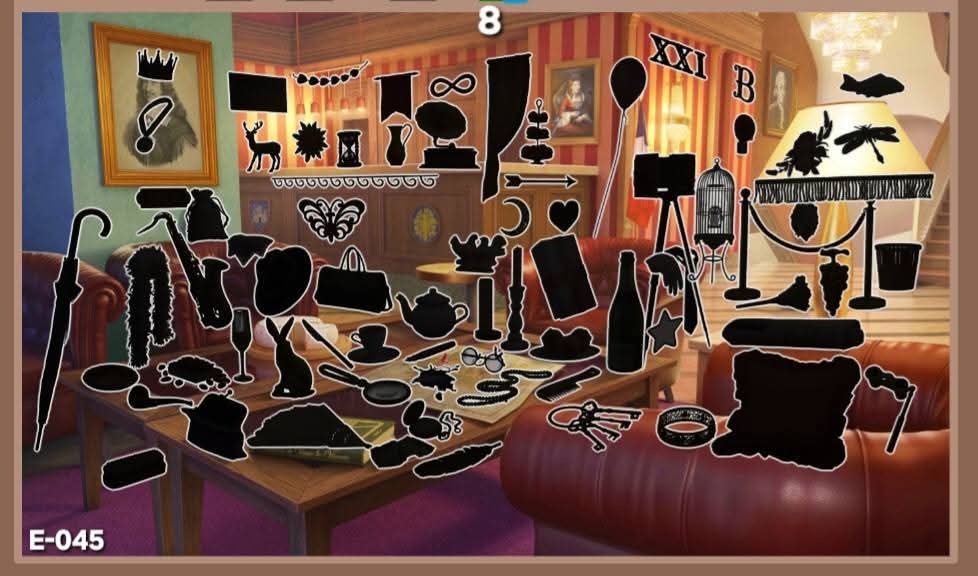This screenshot has width=978, height=576.
Task: Click the teapot silhouette
Action: 432,313
